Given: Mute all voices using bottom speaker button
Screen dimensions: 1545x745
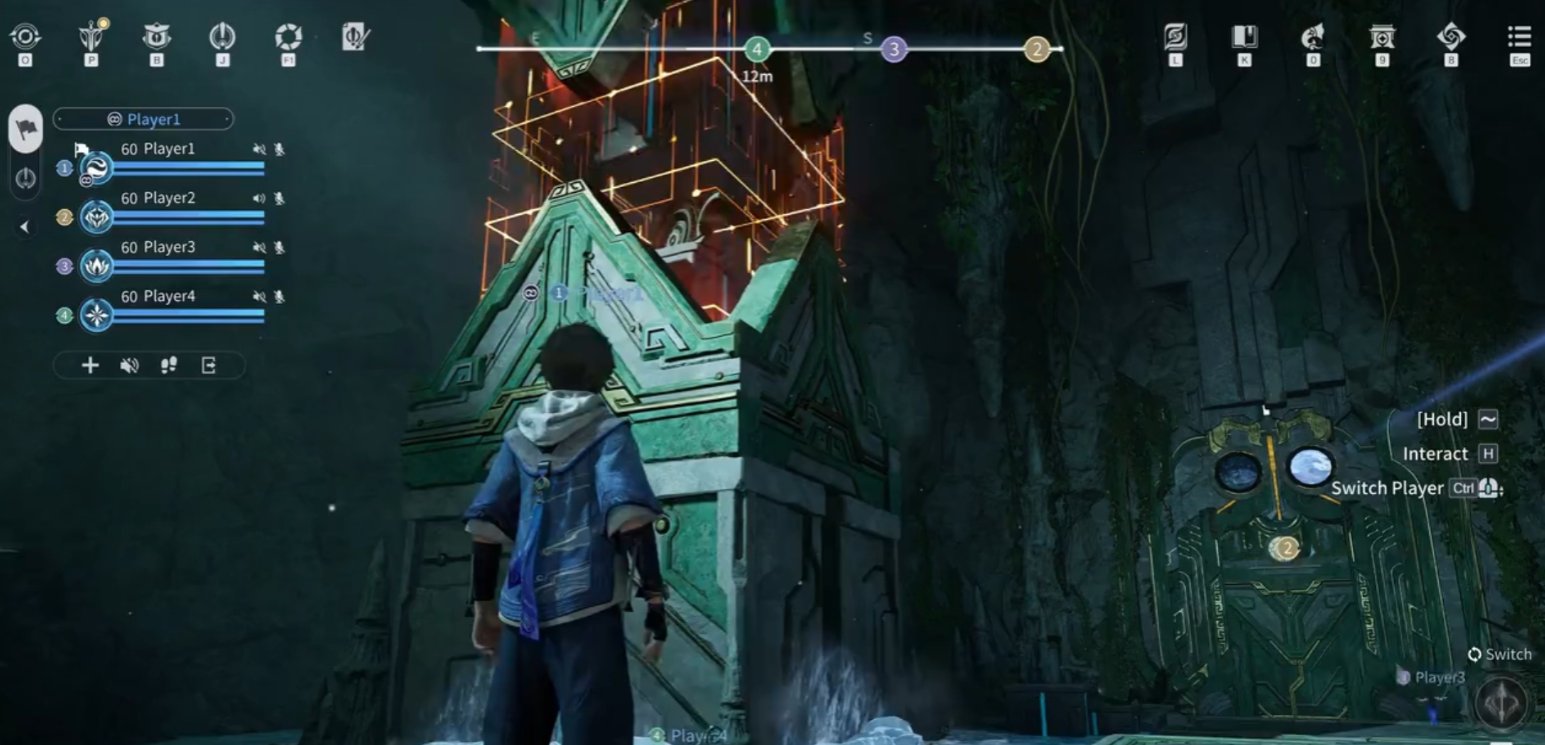Looking at the screenshot, I should pyautogui.click(x=129, y=365).
